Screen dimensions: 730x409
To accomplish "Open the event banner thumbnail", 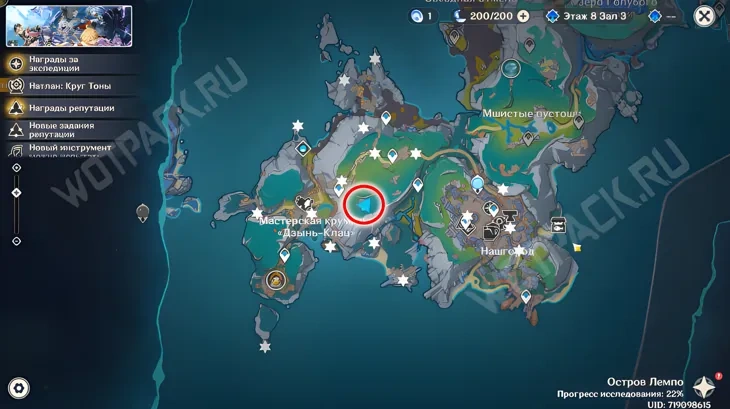I will click(69, 26).
